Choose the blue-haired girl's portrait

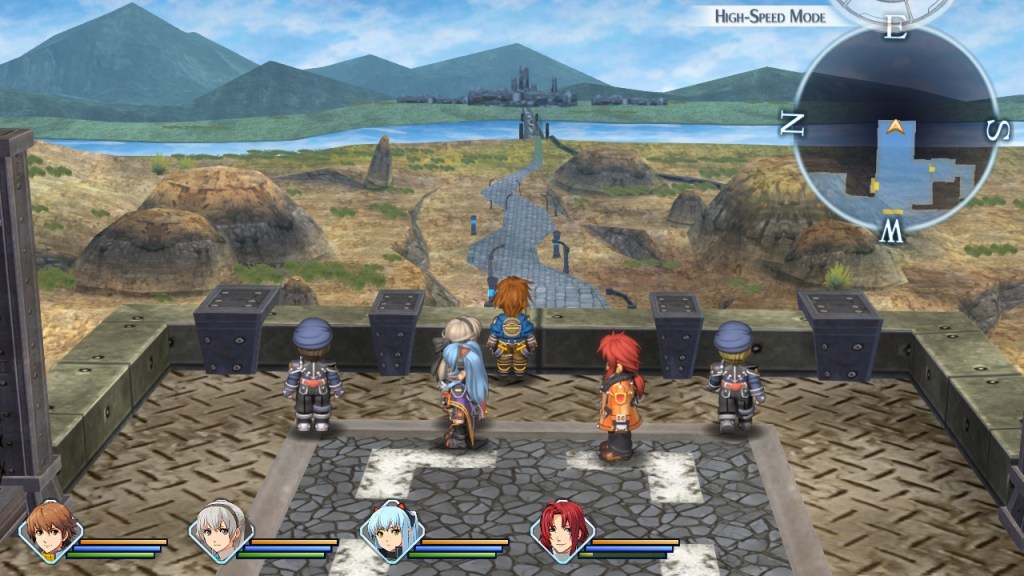coord(392,531)
